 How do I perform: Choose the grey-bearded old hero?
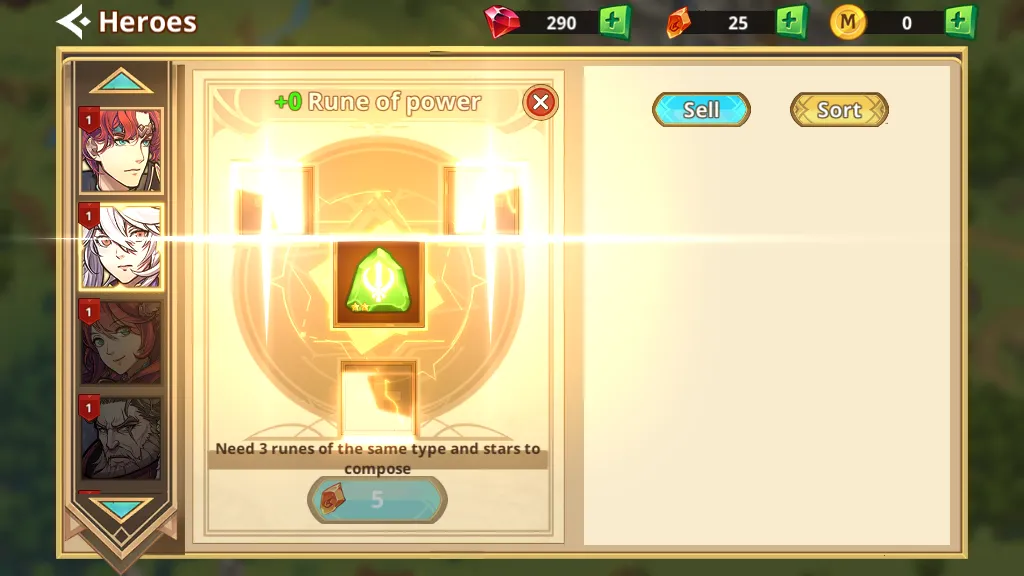tap(121, 438)
